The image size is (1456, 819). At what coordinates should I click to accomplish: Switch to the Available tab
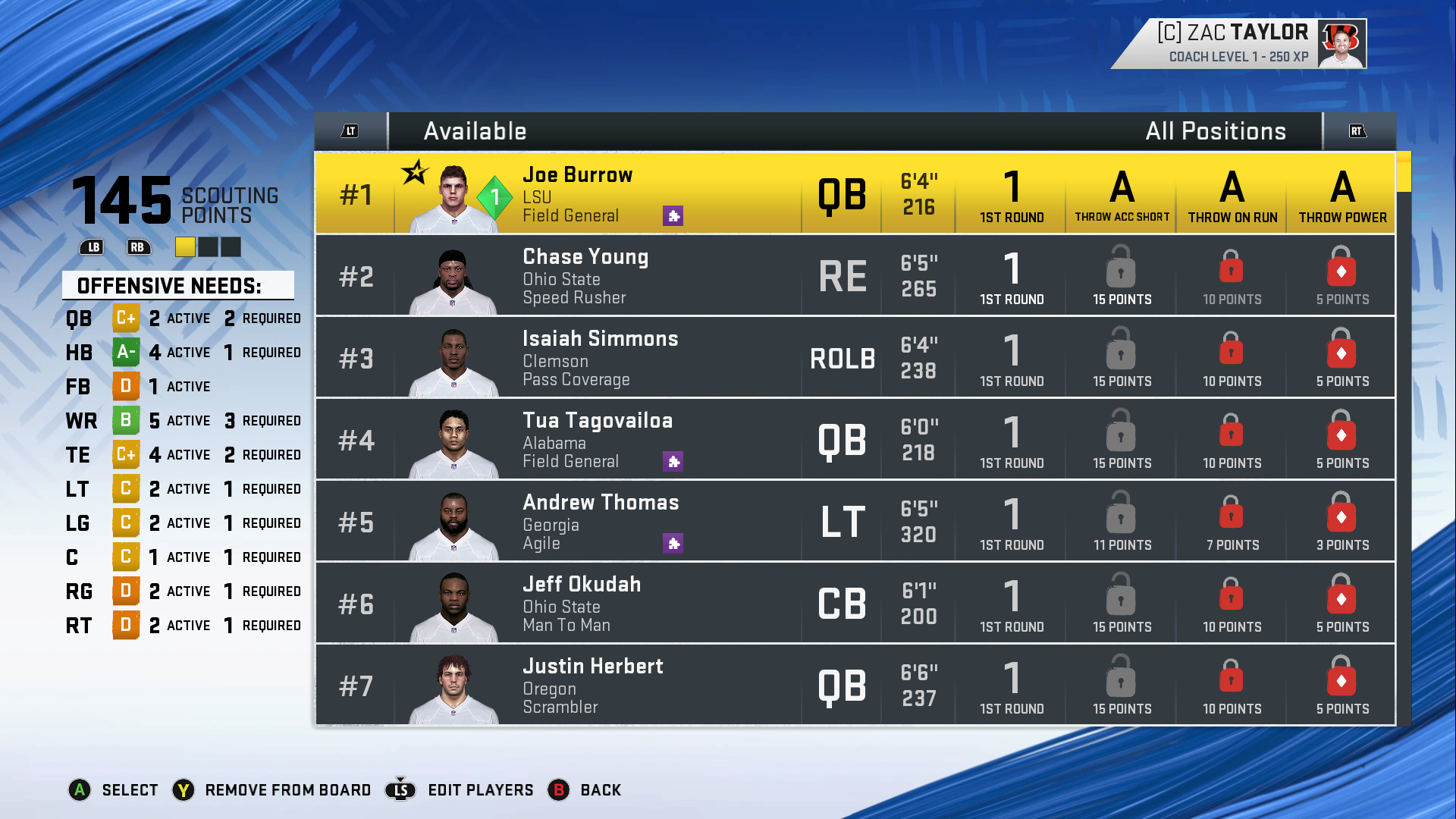[x=474, y=131]
